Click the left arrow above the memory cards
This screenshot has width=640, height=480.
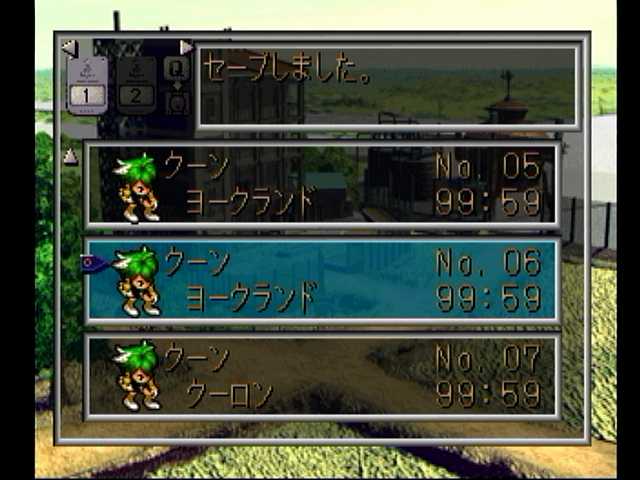tap(68, 47)
